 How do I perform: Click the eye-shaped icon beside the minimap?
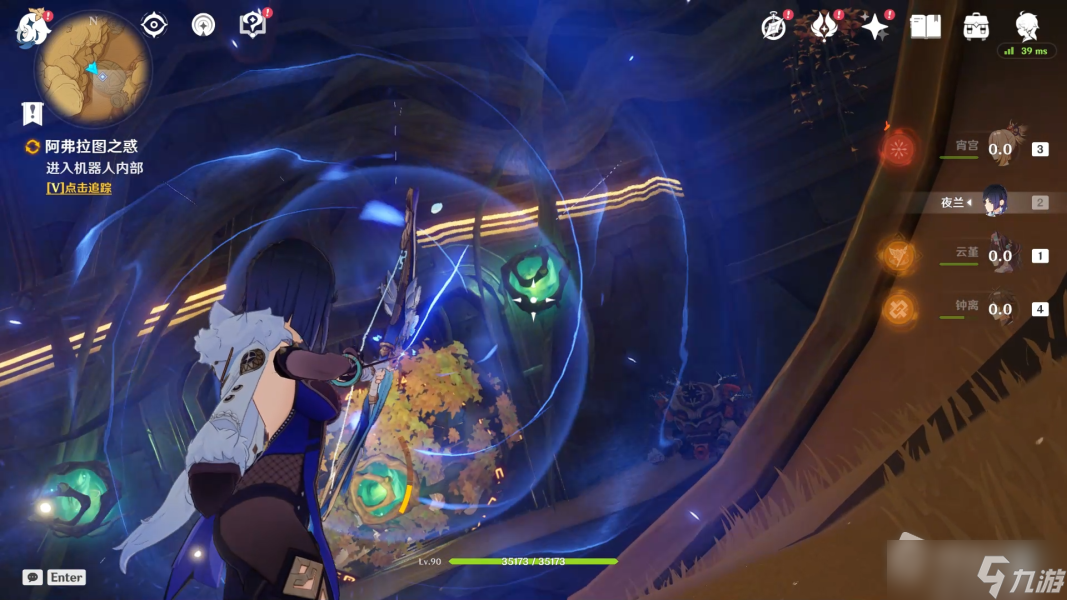(154, 25)
